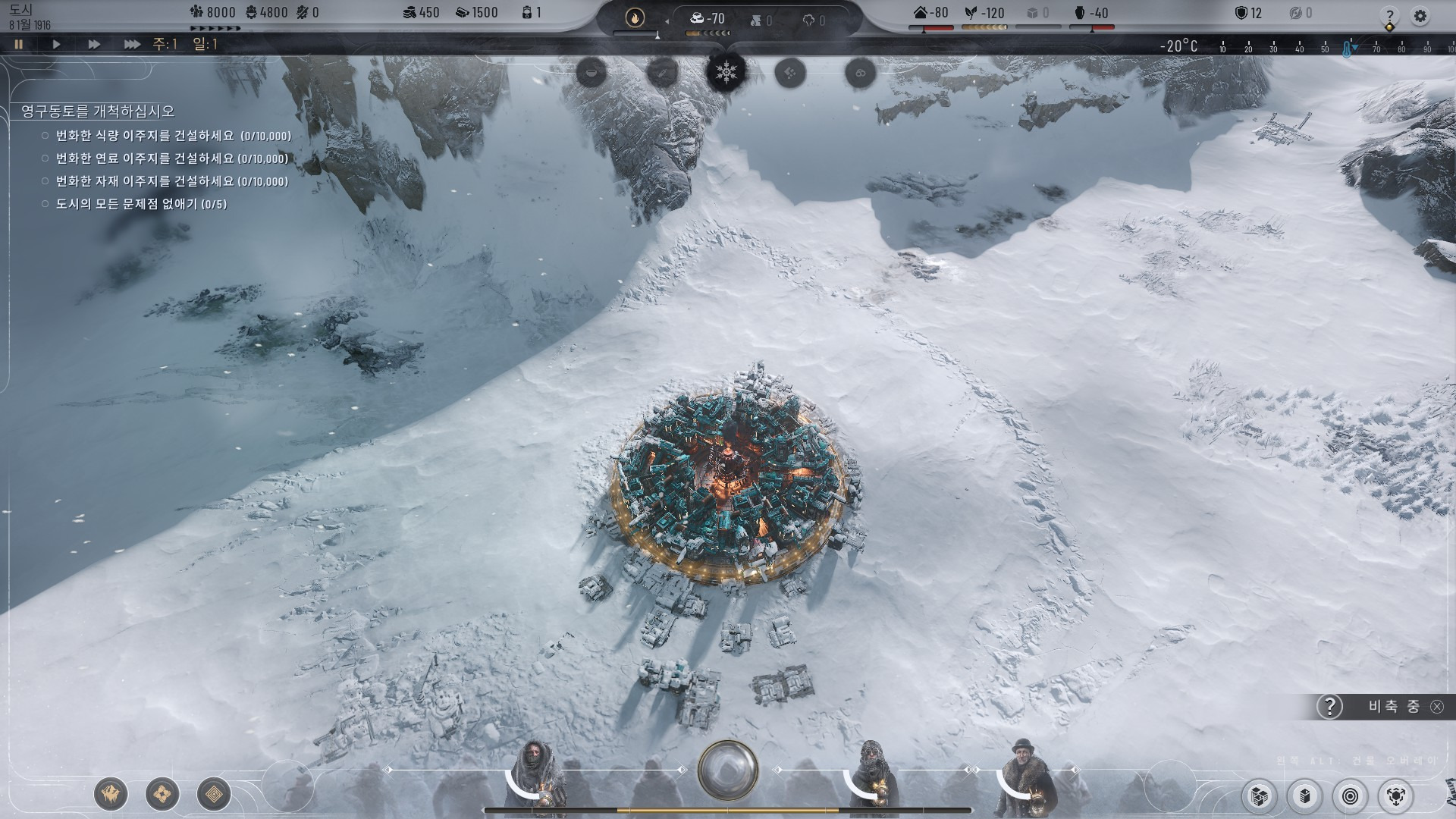This screenshot has width=1456, height=819.
Task: Open the single-building construction menu
Action: (x=1305, y=796)
